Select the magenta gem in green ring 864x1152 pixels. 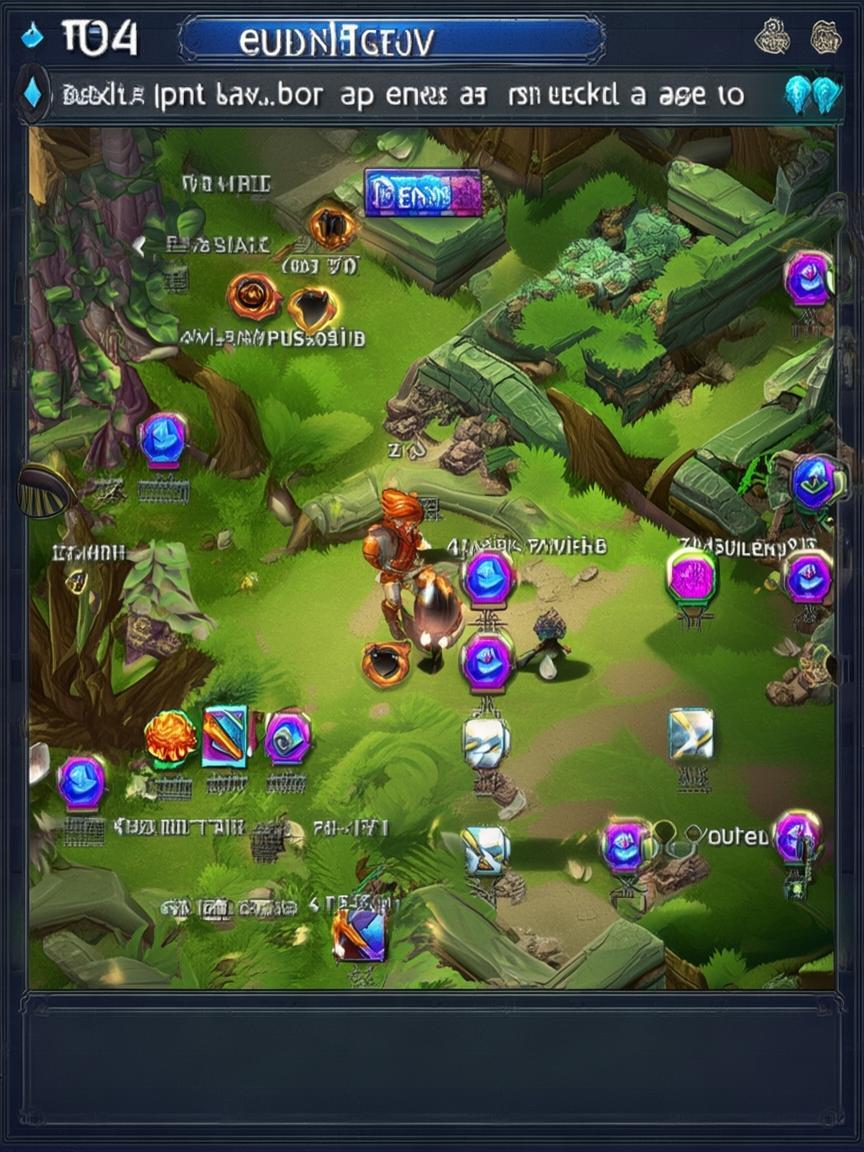(x=691, y=577)
